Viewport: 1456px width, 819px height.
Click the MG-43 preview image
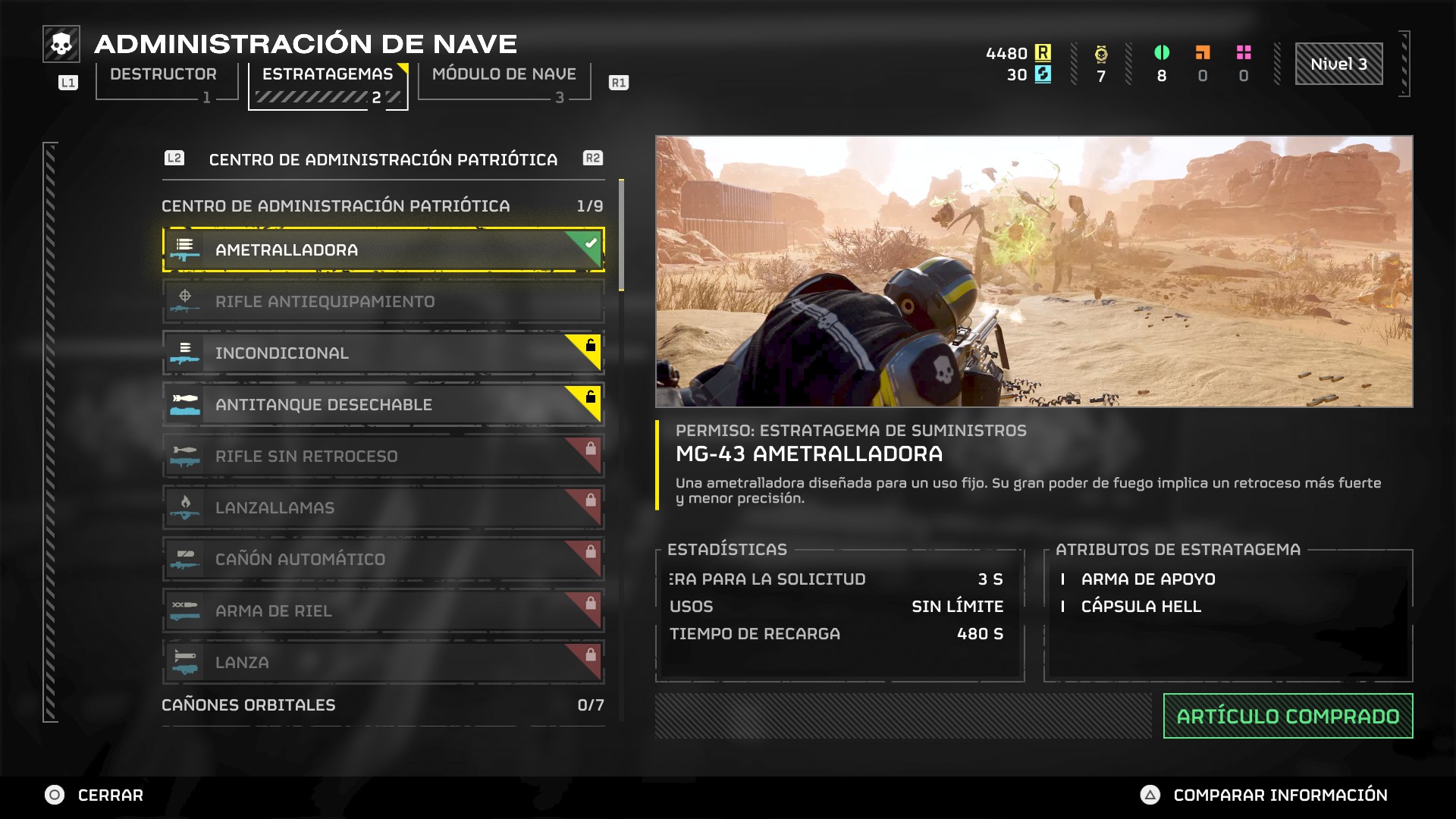click(x=1034, y=271)
